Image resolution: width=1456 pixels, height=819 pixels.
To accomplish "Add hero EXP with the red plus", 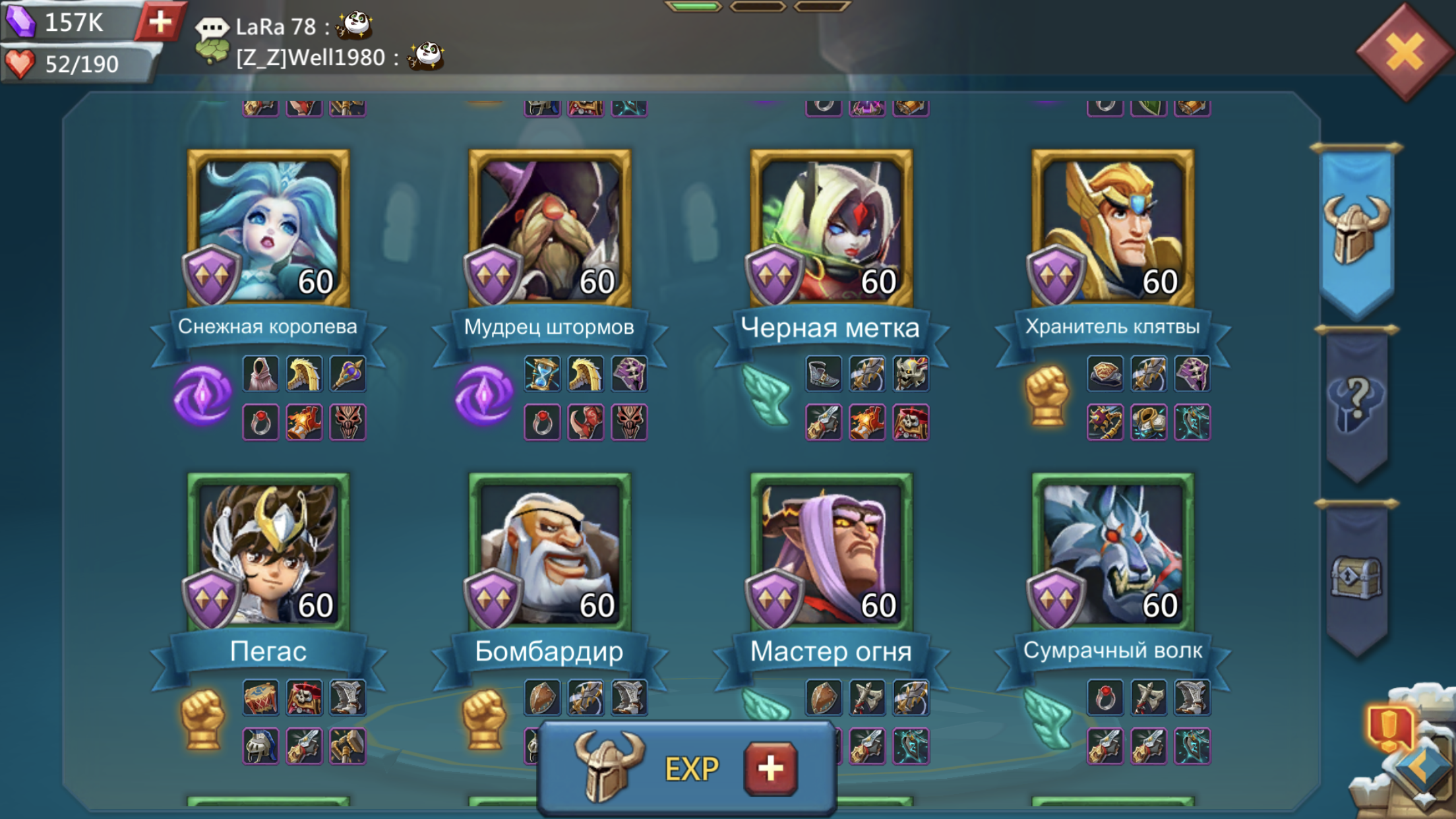I will point(770,768).
